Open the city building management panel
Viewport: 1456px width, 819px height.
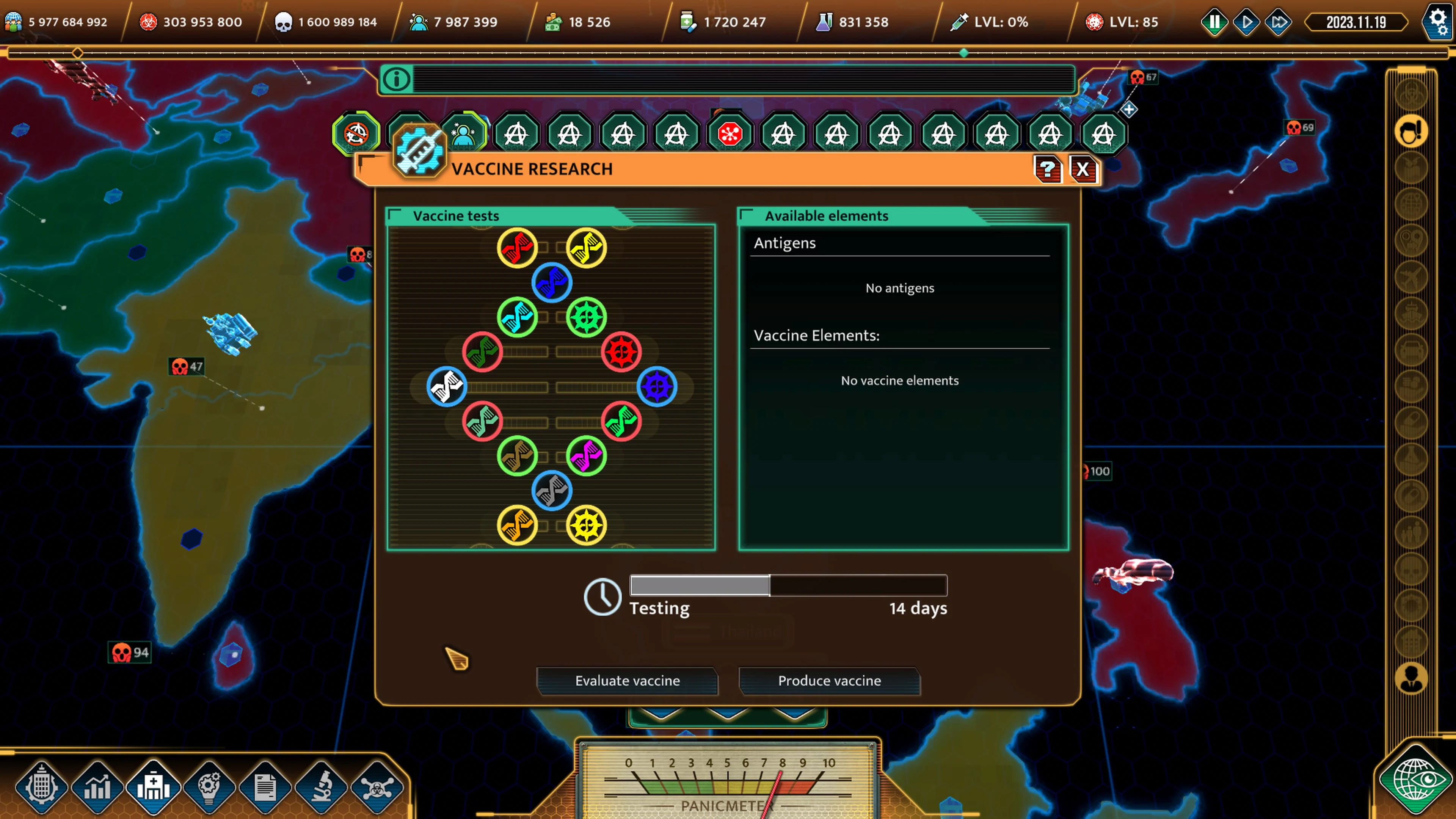[x=42, y=786]
